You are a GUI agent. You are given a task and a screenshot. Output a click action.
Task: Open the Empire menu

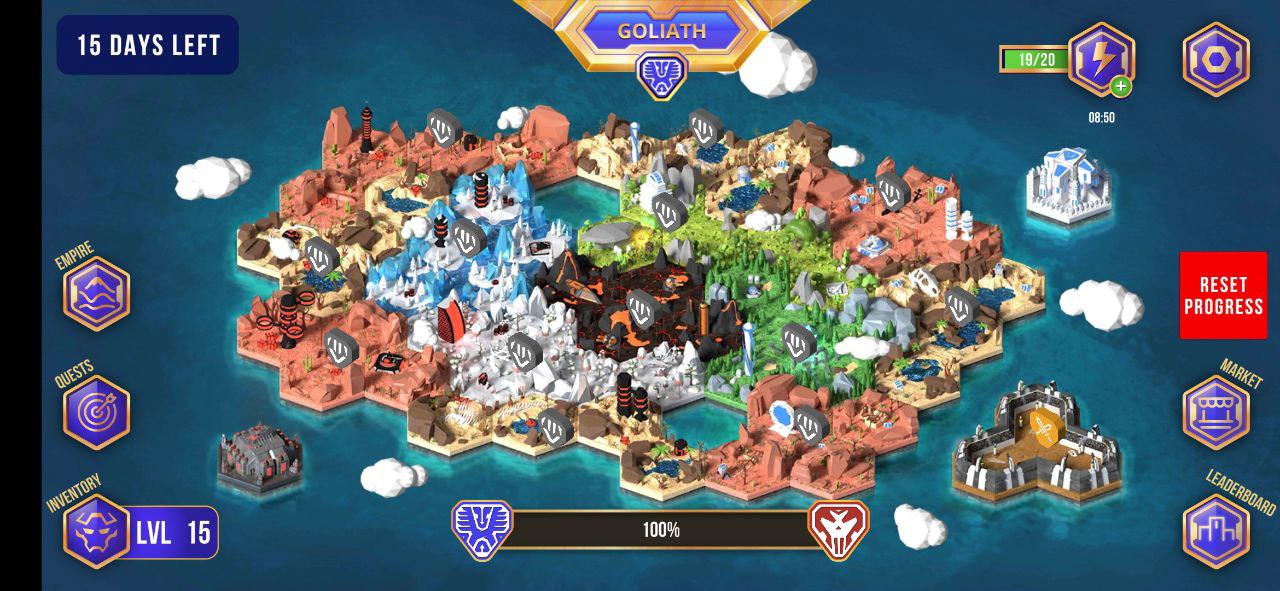point(97,294)
